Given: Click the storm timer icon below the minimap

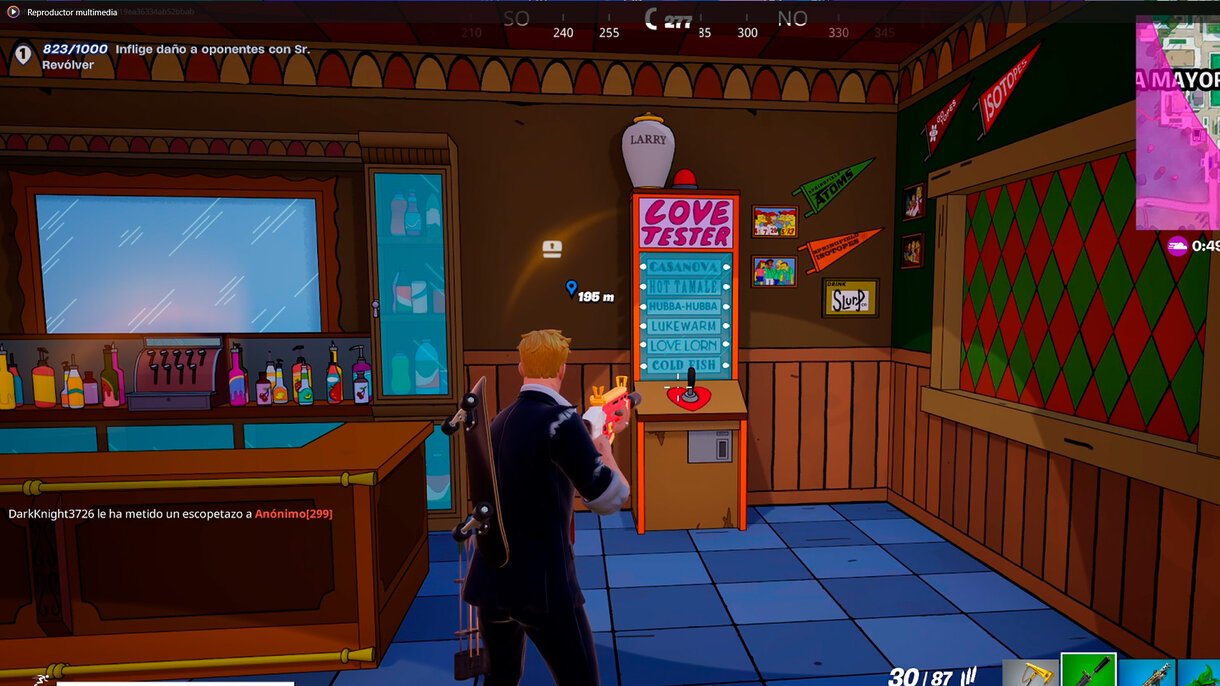Looking at the screenshot, I should tap(1177, 246).
